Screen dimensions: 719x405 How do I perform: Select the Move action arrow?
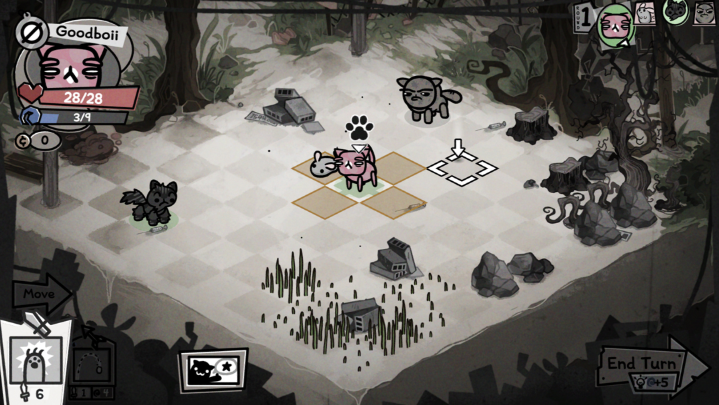(38, 295)
